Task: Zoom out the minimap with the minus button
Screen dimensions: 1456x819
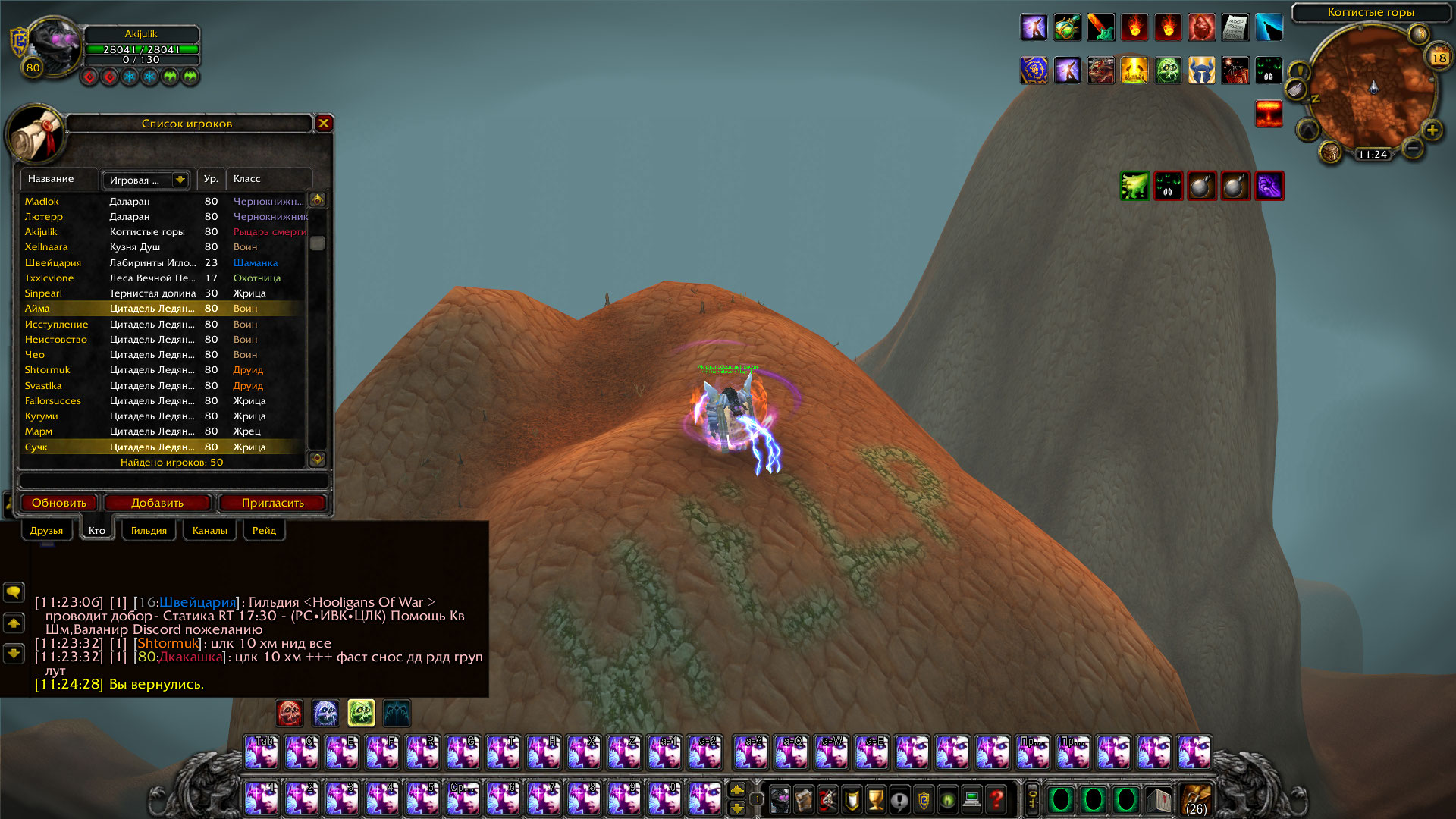Action: click(1412, 148)
